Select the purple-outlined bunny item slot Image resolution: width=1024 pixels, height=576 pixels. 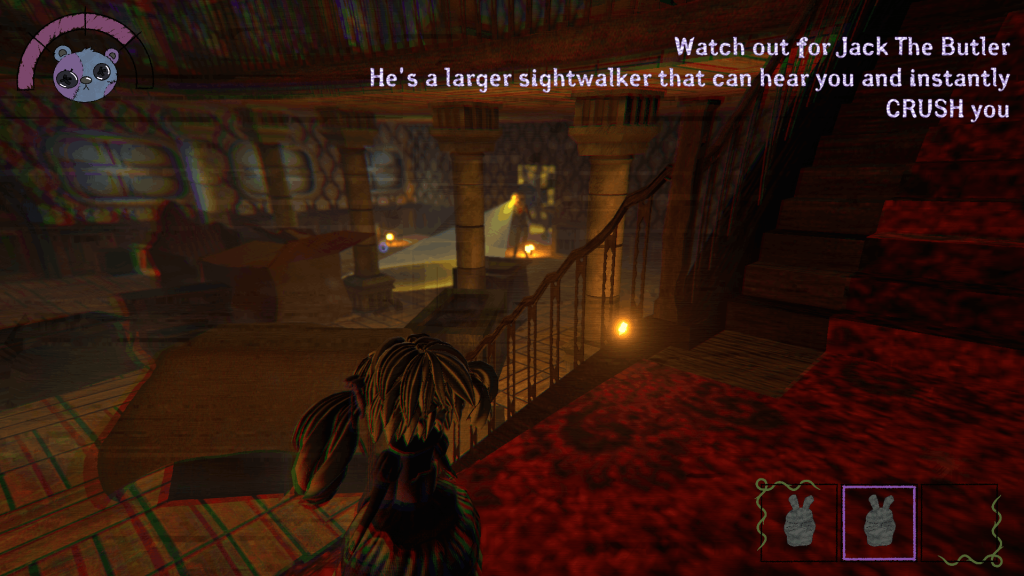879,522
